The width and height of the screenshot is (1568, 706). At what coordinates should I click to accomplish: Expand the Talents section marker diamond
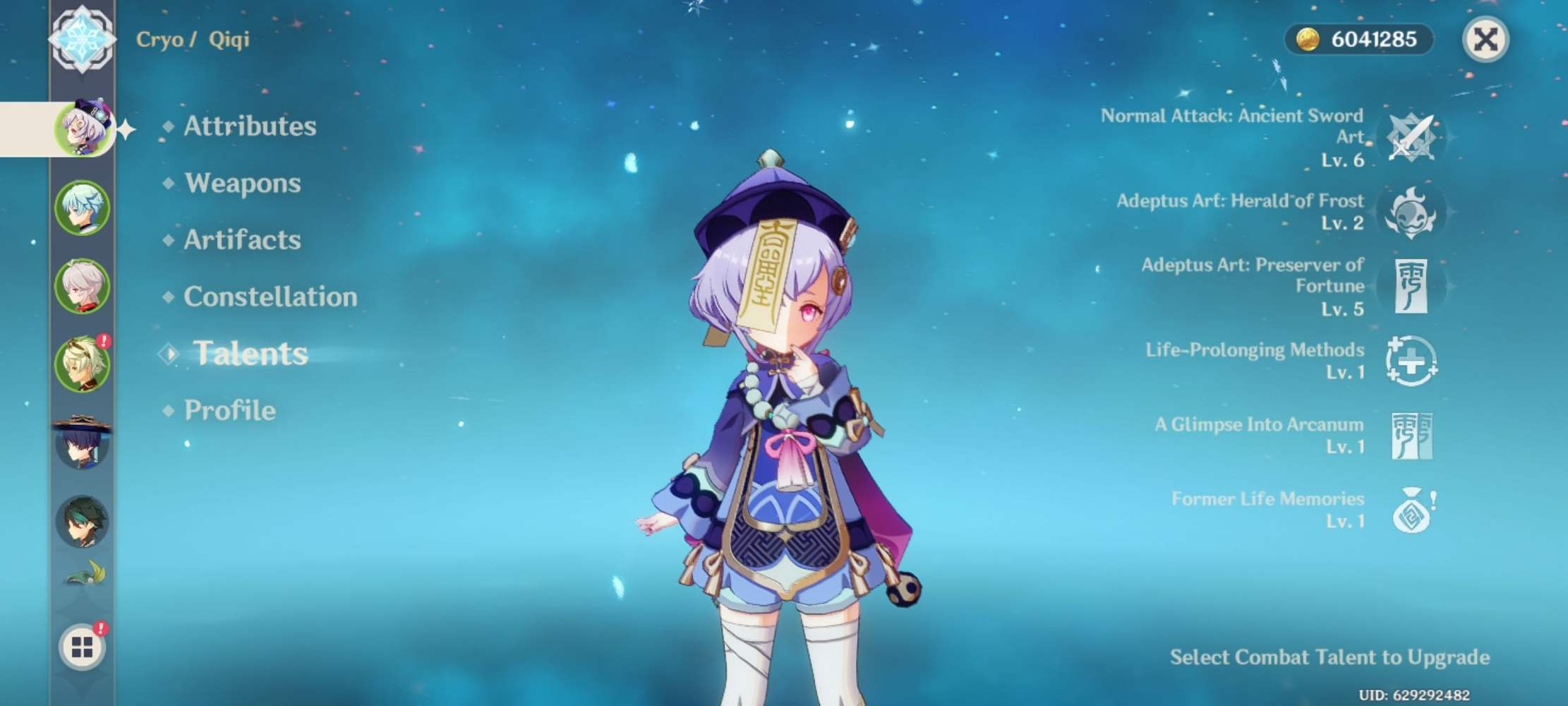pyautogui.click(x=167, y=353)
